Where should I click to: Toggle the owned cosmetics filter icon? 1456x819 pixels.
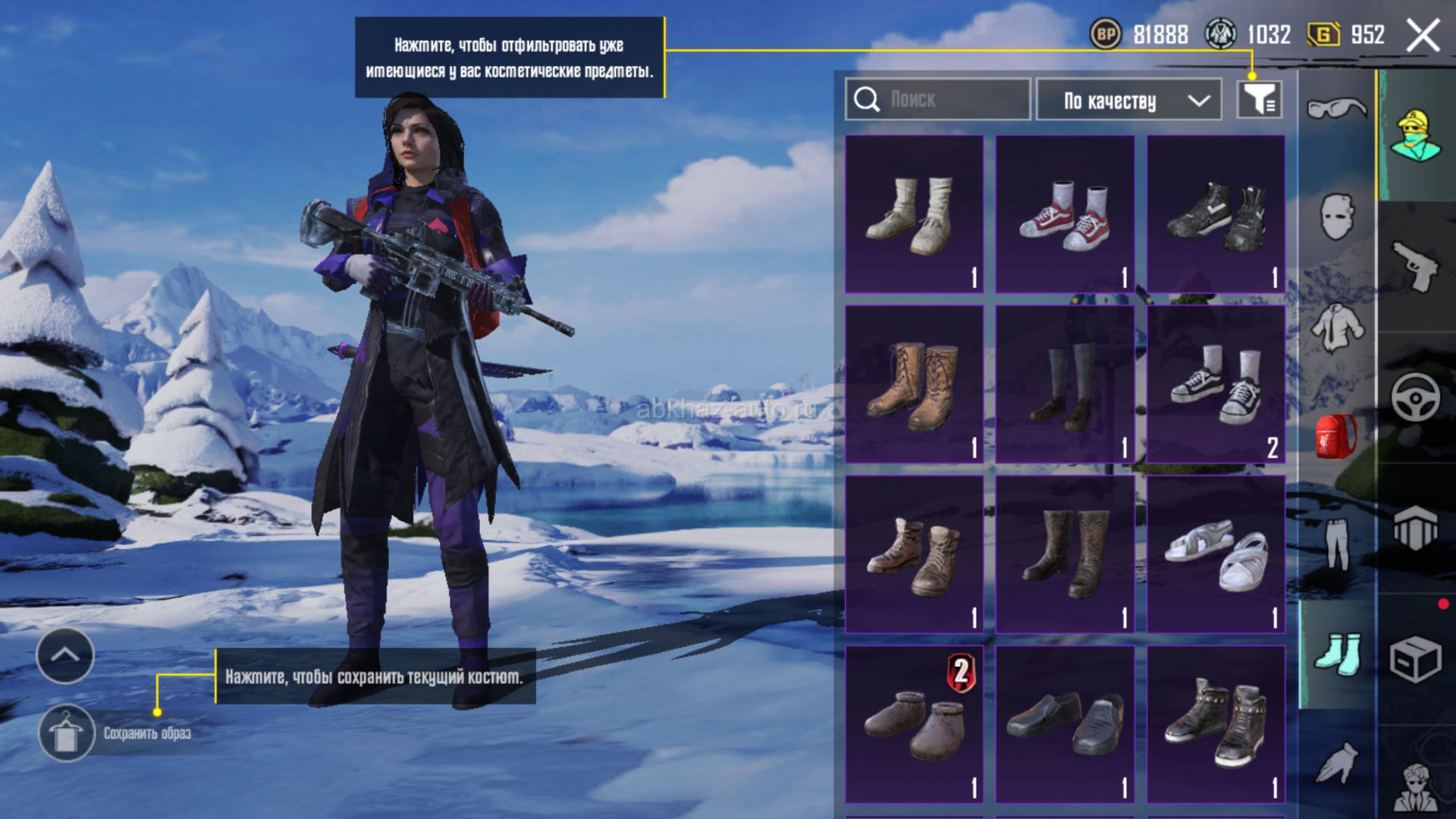(1260, 99)
